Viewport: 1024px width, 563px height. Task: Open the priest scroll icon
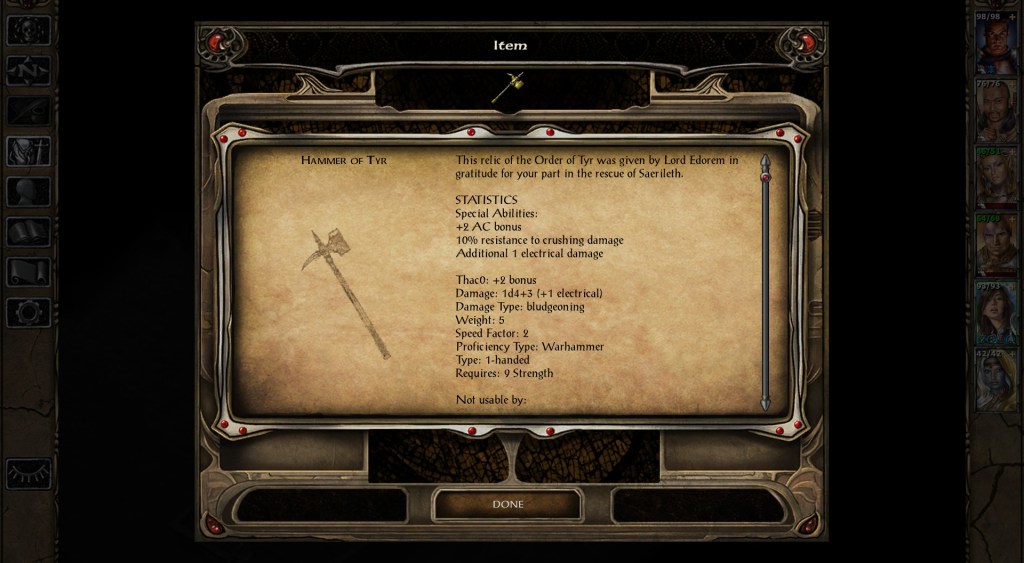click(28, 272)
